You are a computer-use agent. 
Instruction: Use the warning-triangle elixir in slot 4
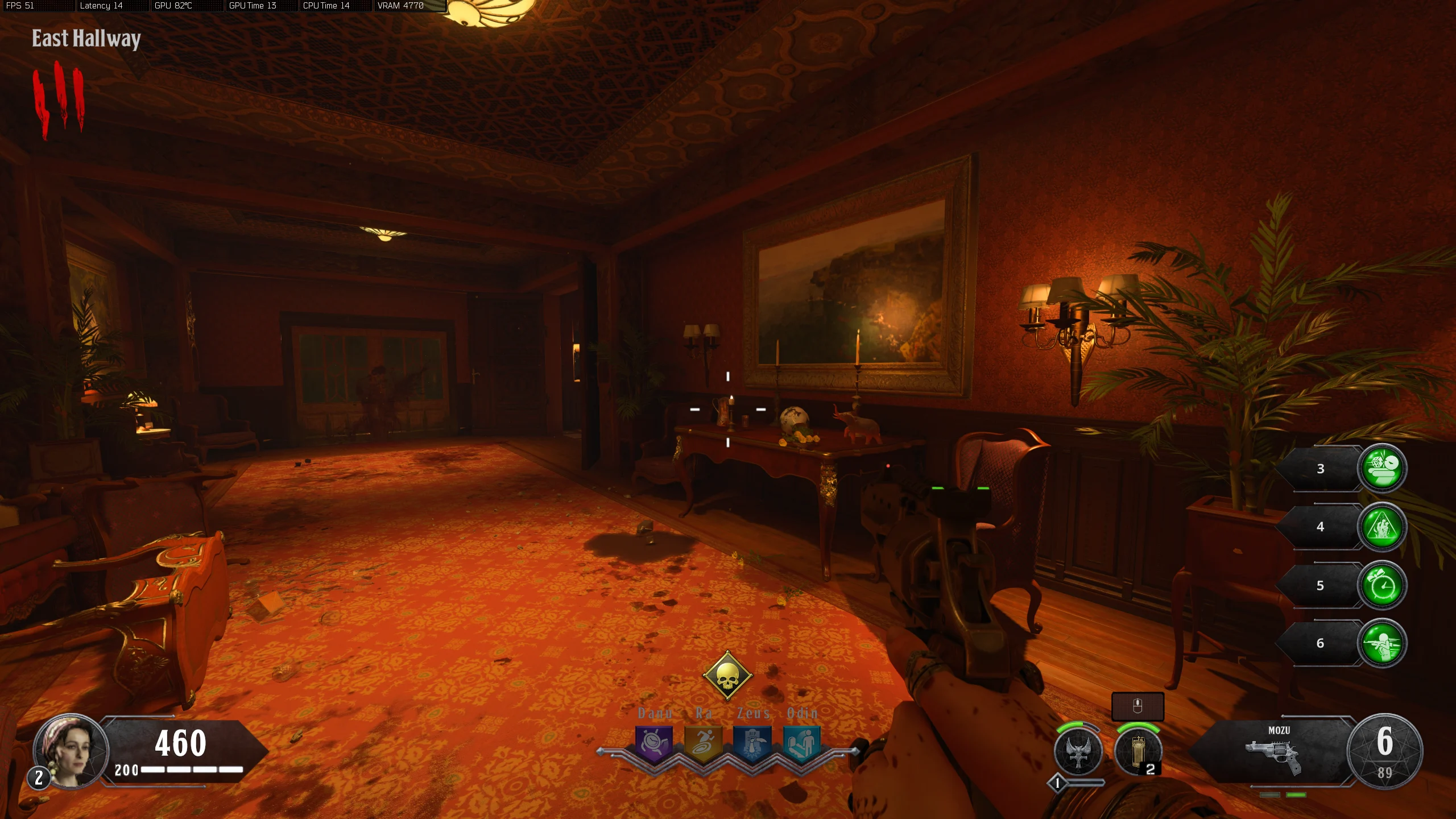point(1381,527)
